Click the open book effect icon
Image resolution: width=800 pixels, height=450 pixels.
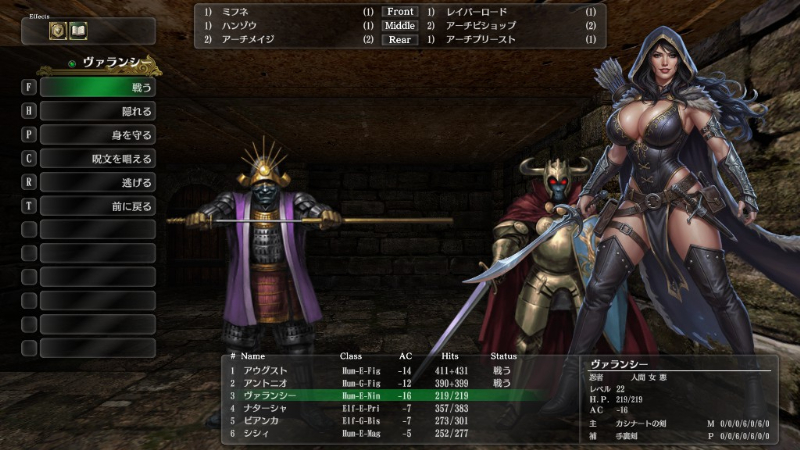pos(78,31)
